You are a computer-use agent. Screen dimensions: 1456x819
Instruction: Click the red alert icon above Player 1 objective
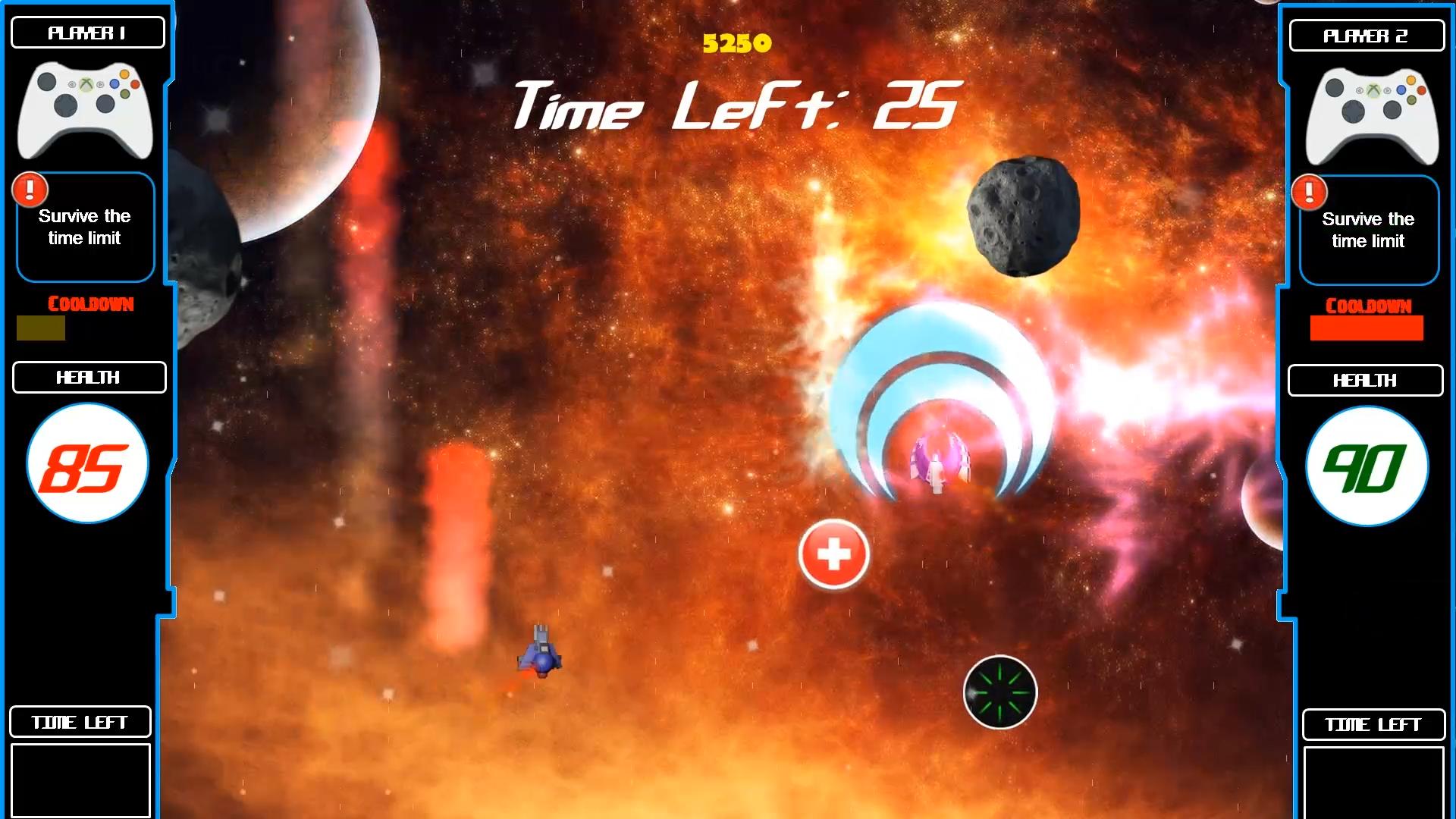pyautogui.click(x=30, y=190)
